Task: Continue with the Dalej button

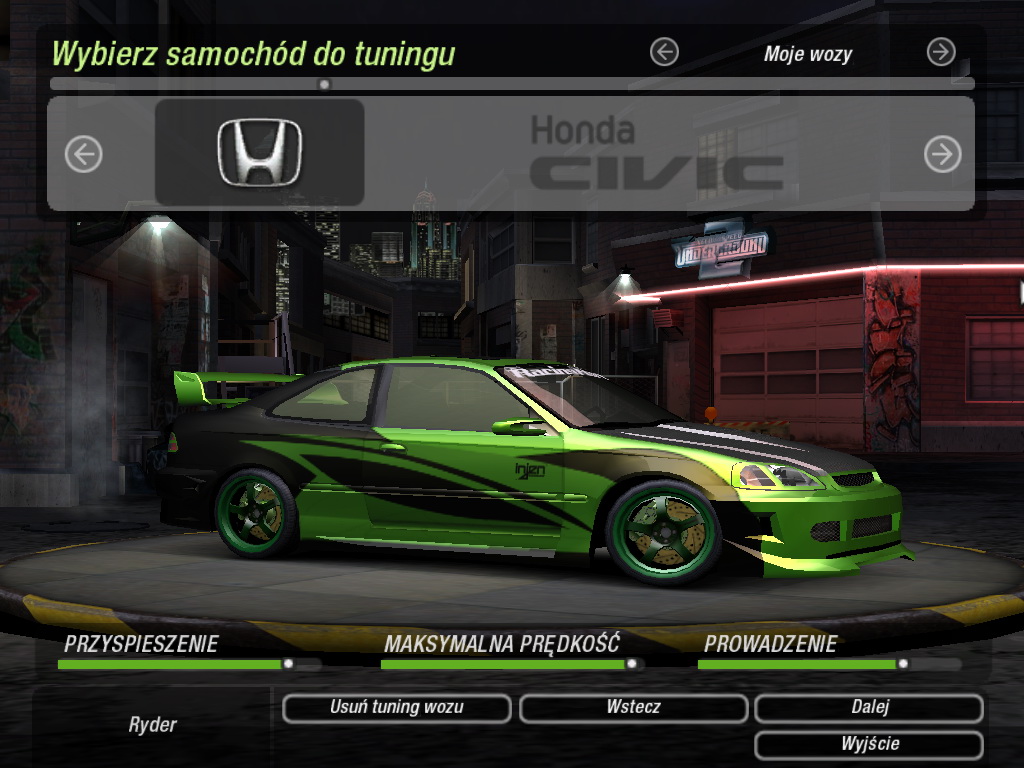Action: coord(869,708)
